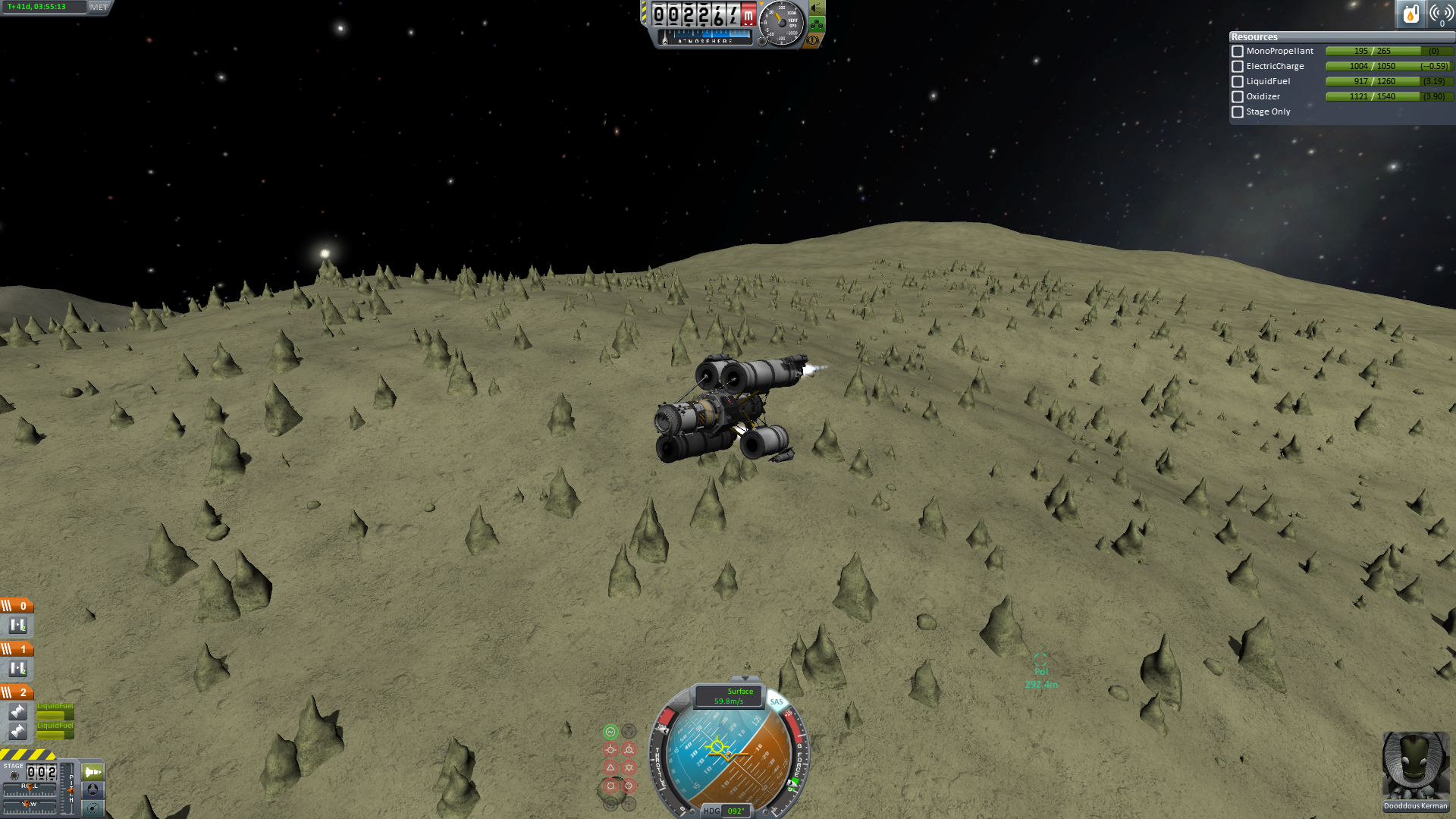The width and height of the screenshot is (1456, 819).
Task: Toggle the SAS stability button
Action: (x=776, y=701)
